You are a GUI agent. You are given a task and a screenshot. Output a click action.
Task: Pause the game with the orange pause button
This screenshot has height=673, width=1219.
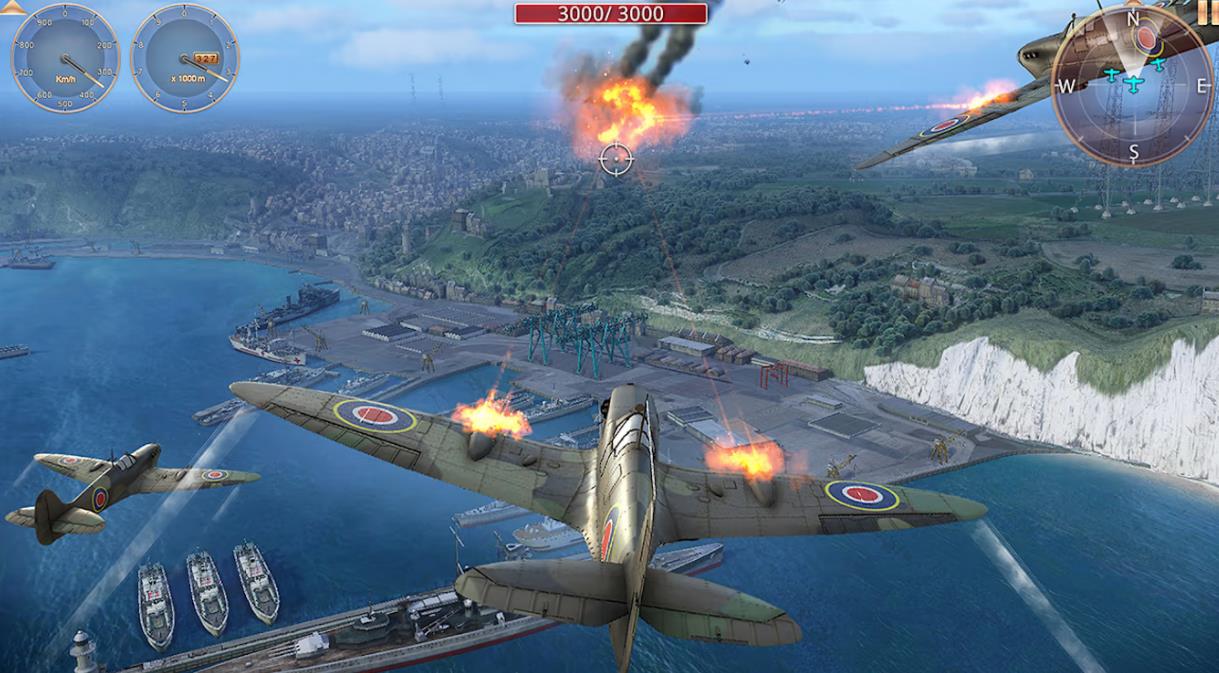click(1208, 10)
